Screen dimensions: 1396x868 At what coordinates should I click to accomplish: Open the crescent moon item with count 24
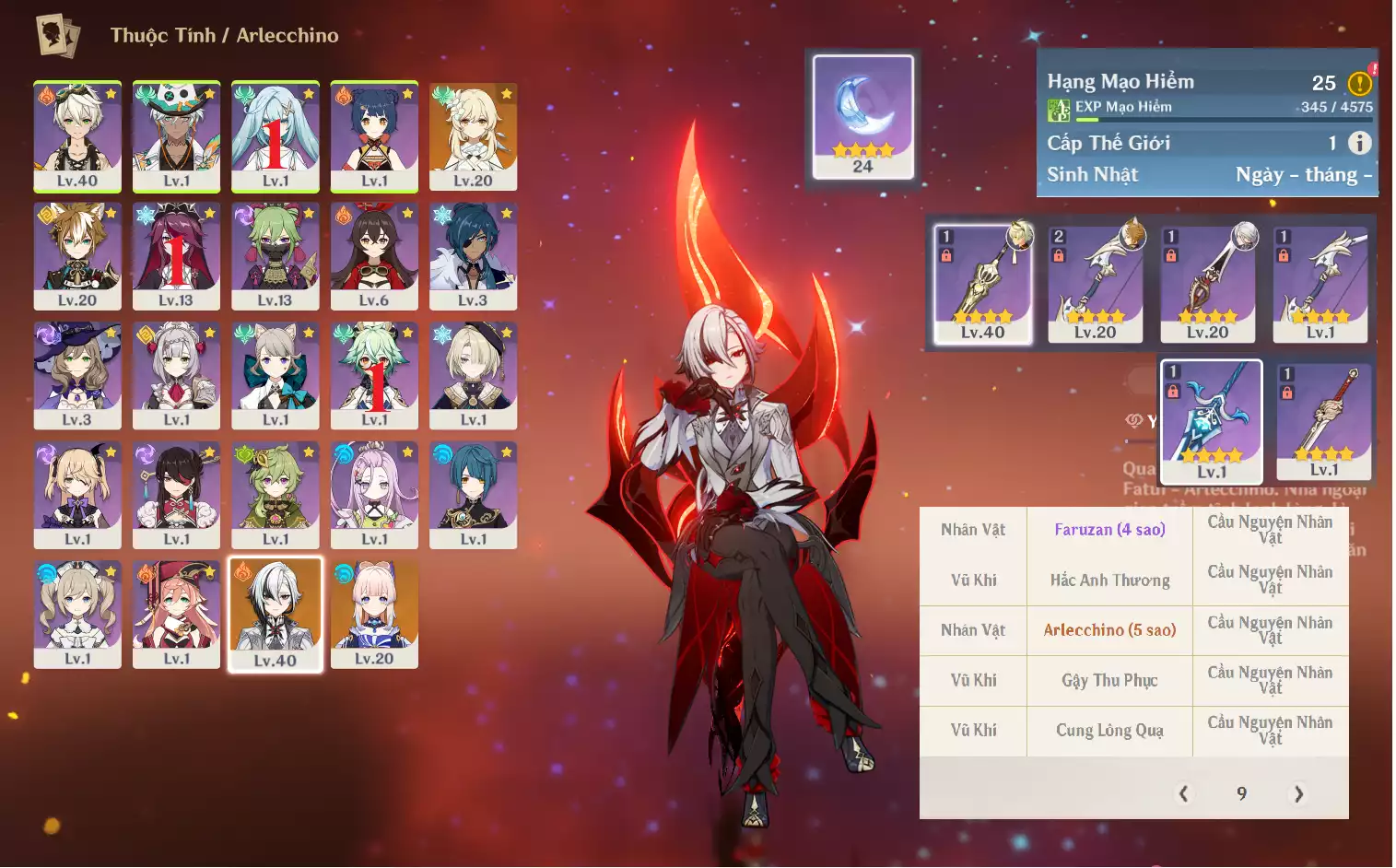863,116
